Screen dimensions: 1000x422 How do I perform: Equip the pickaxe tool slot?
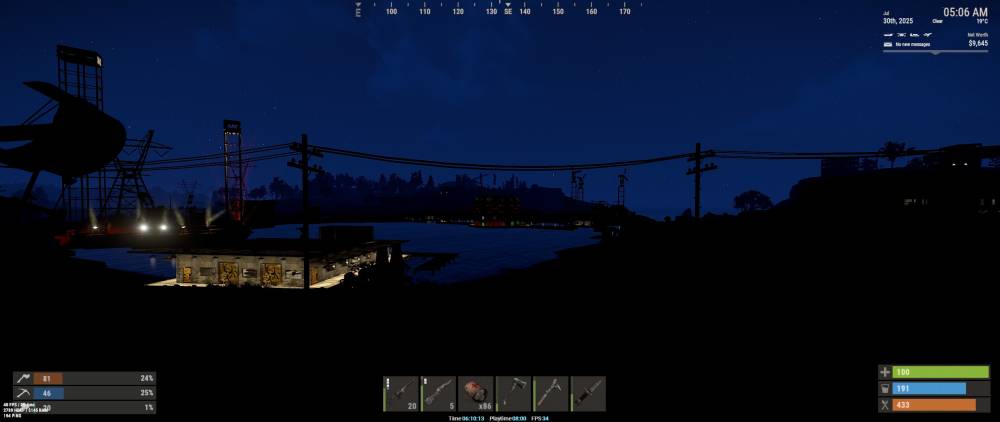(x=551, y=393)
